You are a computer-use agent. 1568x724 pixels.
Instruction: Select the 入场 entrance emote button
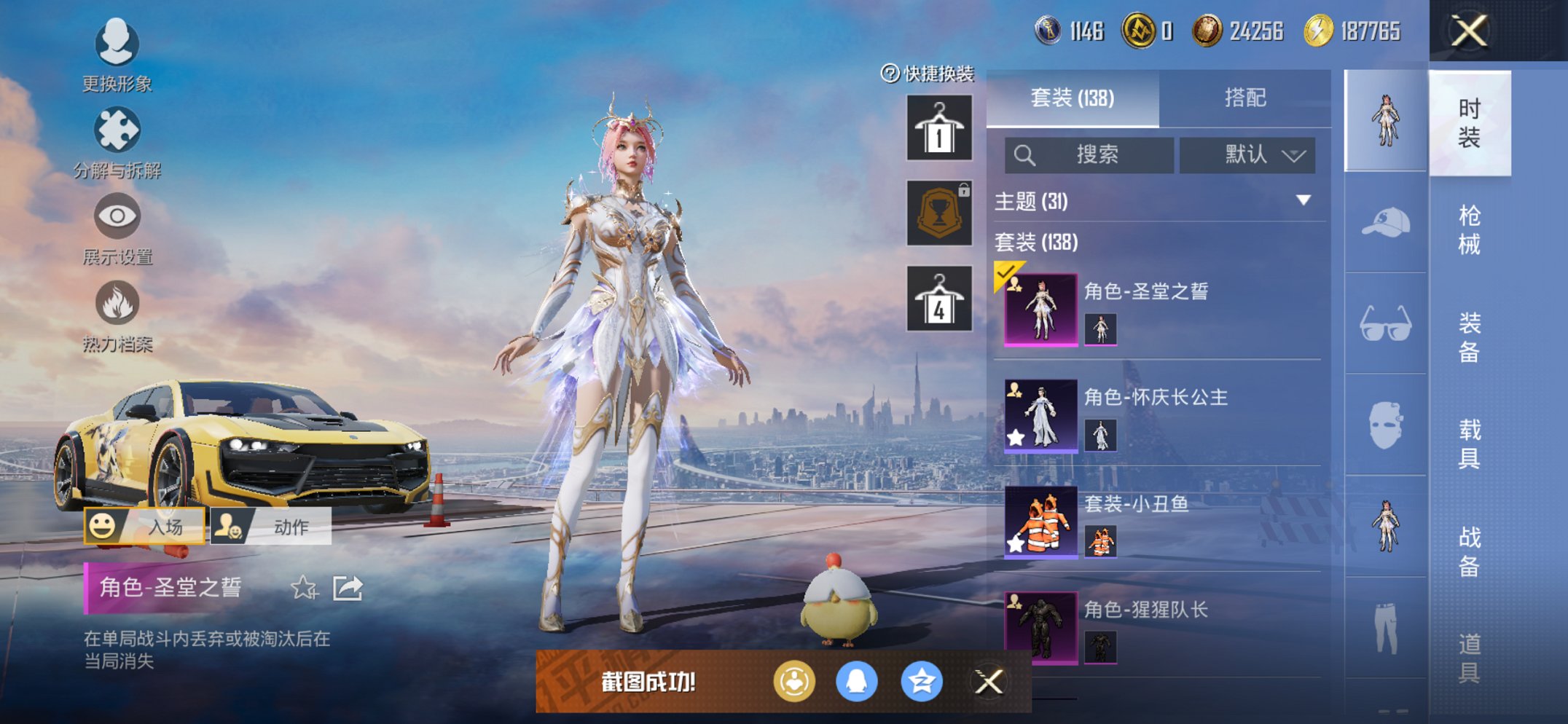tap(145, 526)
